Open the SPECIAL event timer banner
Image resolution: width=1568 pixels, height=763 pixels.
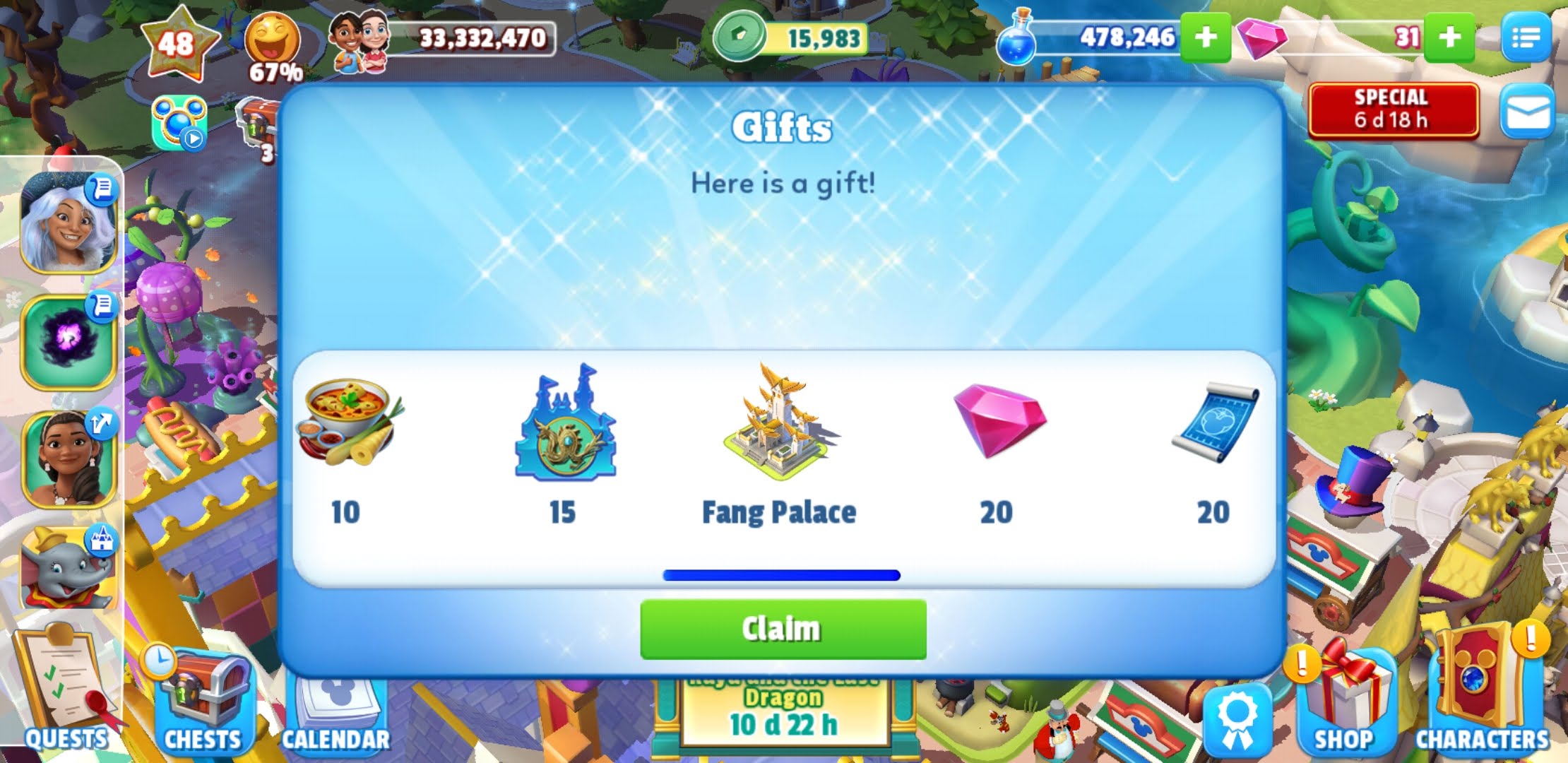1393,111
